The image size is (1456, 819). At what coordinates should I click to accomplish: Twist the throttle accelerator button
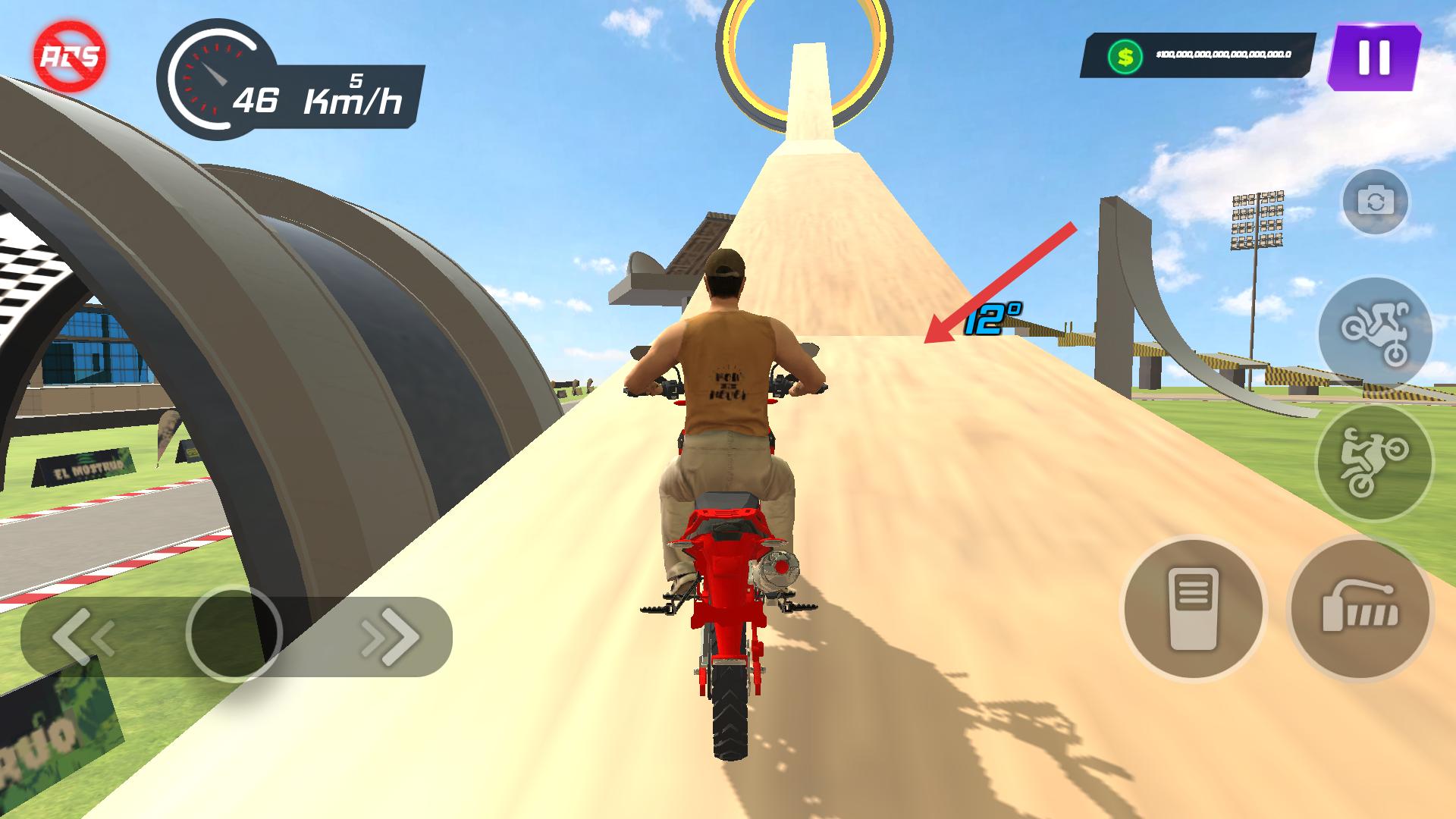click(1360, 609)
